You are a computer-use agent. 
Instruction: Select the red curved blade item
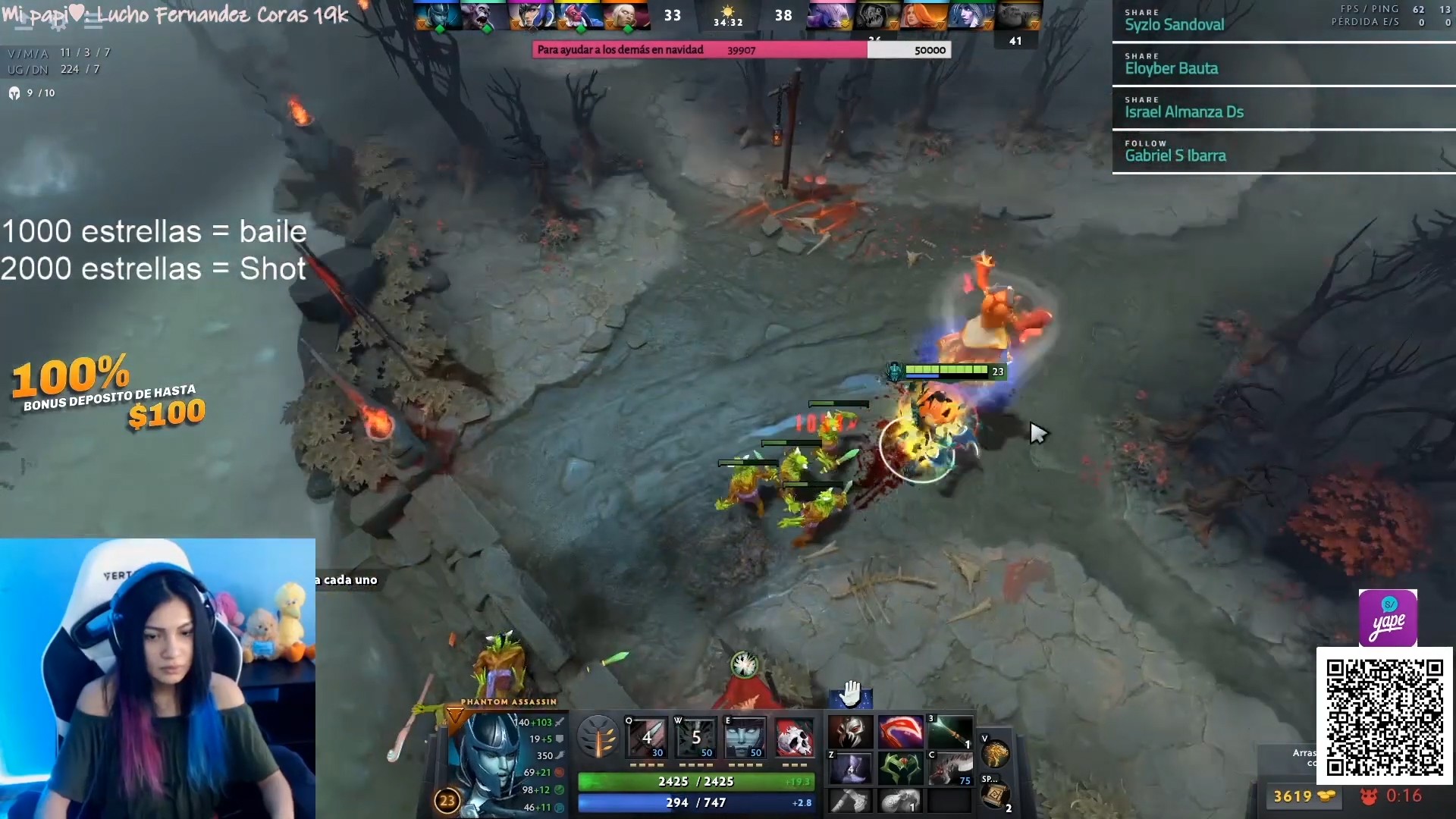pos(900,733)
